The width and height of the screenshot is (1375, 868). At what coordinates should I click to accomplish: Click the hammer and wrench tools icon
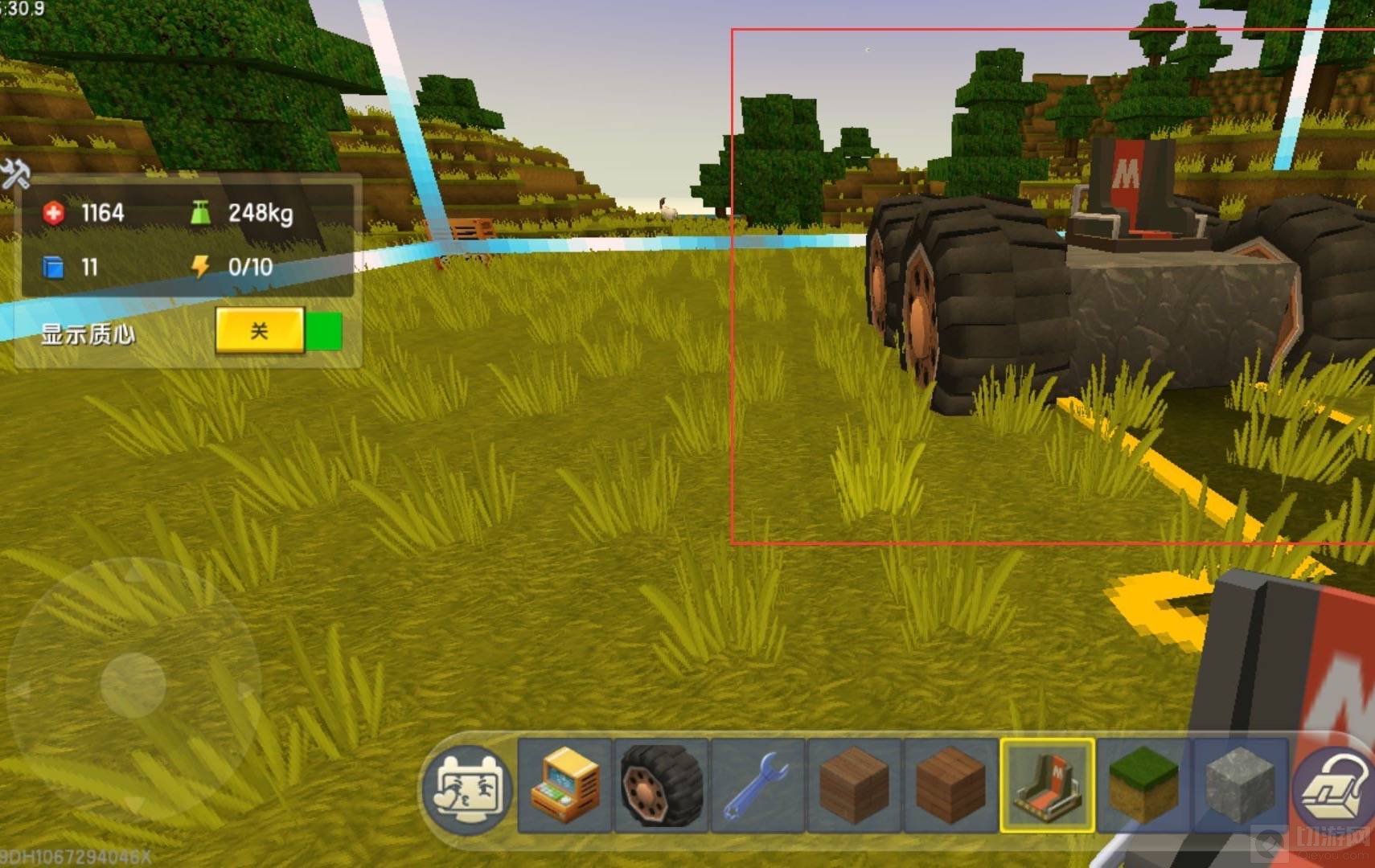[x=14, y=173]
